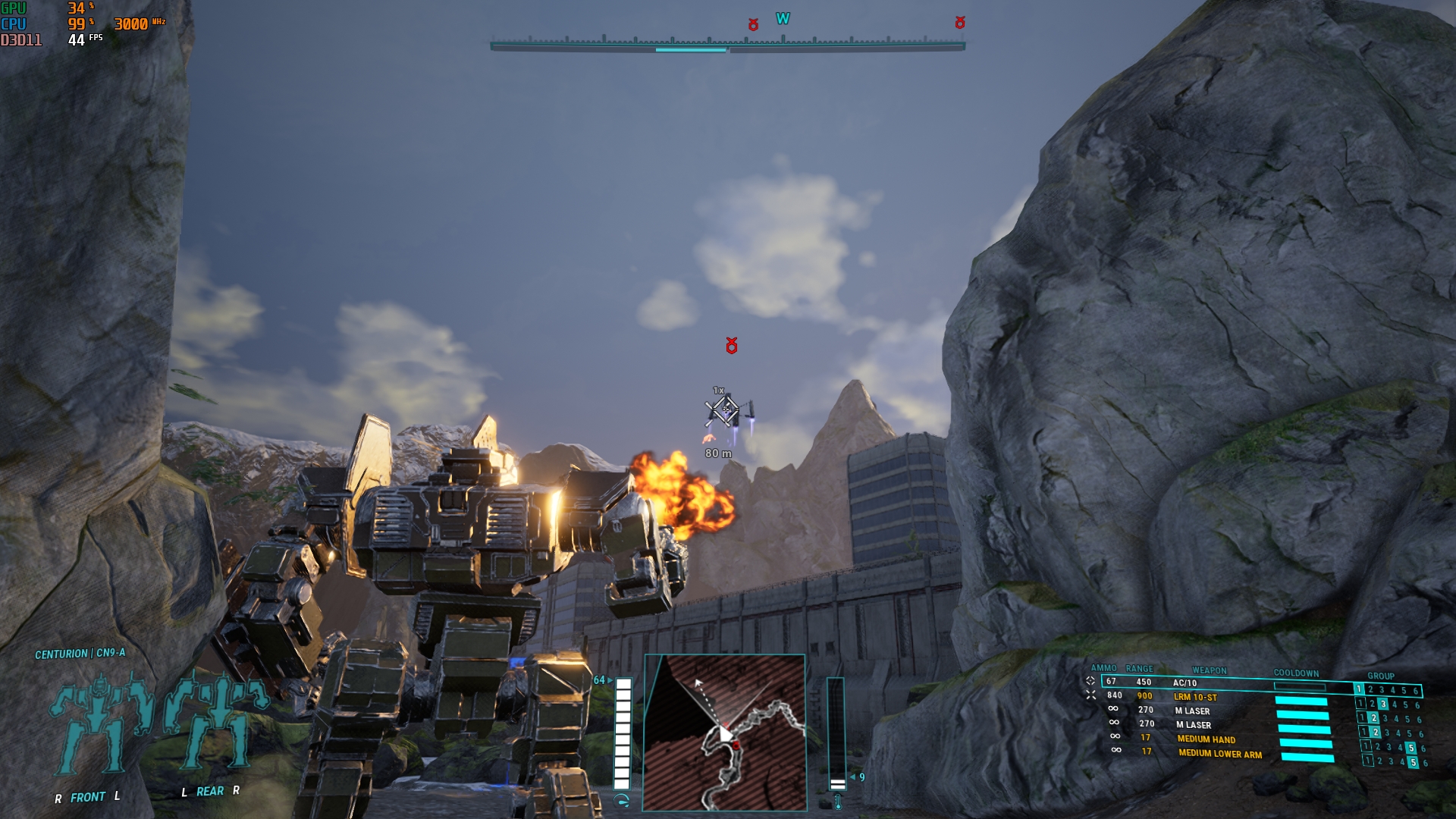Viewport: 1456px width, 819px height.
Task: Select the LRM 10-ST weapon row
Action: pyautogui.click(x=1195, y=697)
